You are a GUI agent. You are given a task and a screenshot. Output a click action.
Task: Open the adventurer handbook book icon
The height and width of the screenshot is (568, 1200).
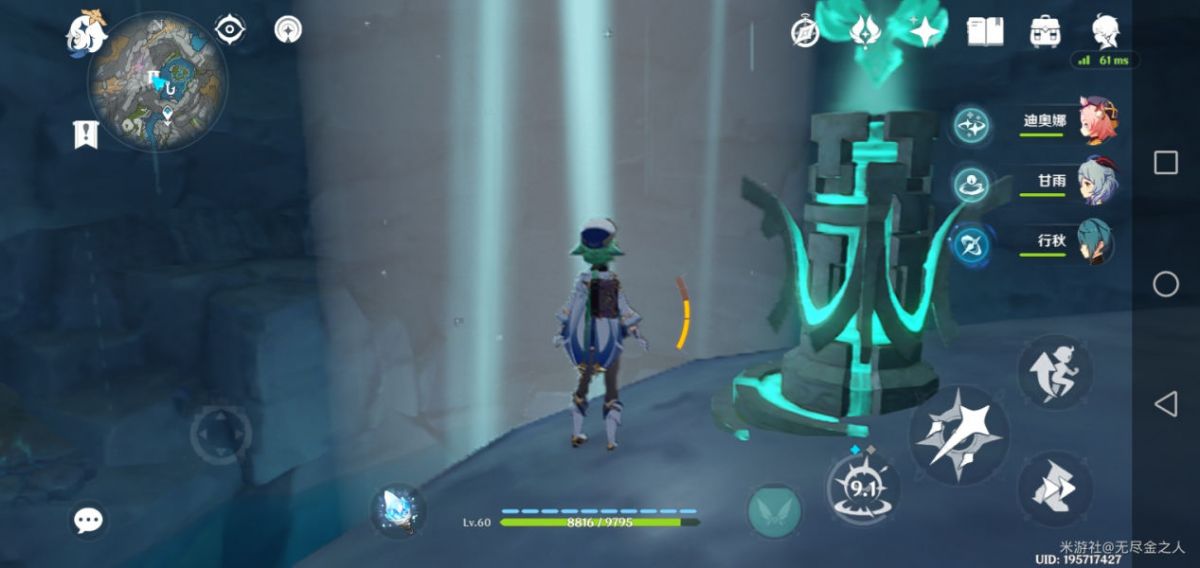[985, 31]
